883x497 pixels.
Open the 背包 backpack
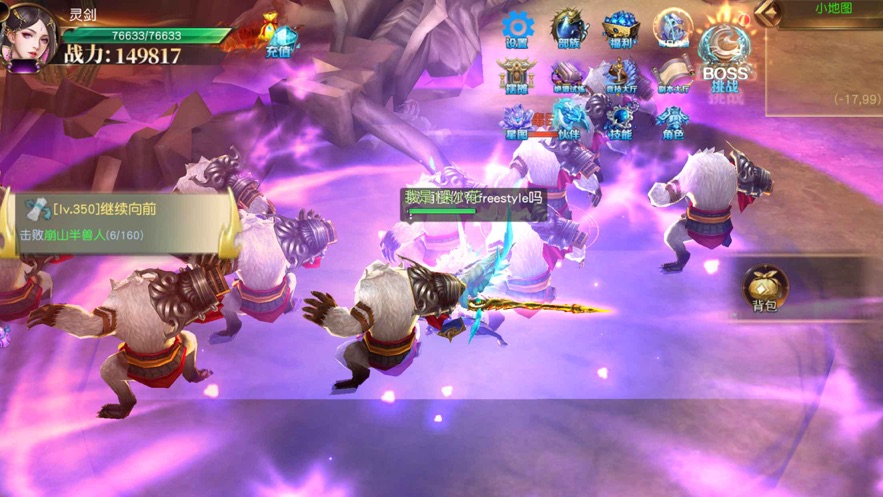tap(765, 290)
